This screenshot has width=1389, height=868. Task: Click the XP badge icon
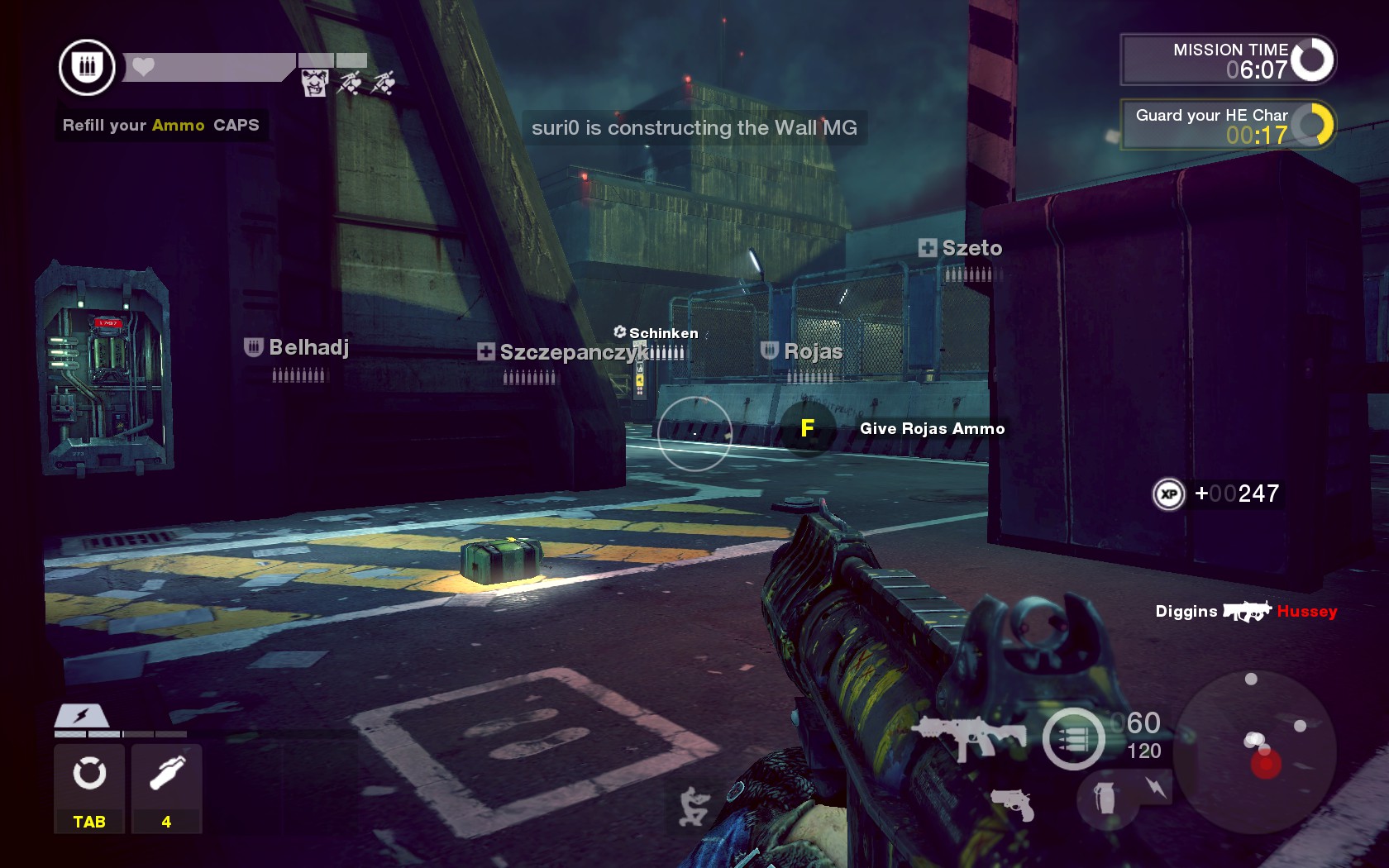(1168, 494)
